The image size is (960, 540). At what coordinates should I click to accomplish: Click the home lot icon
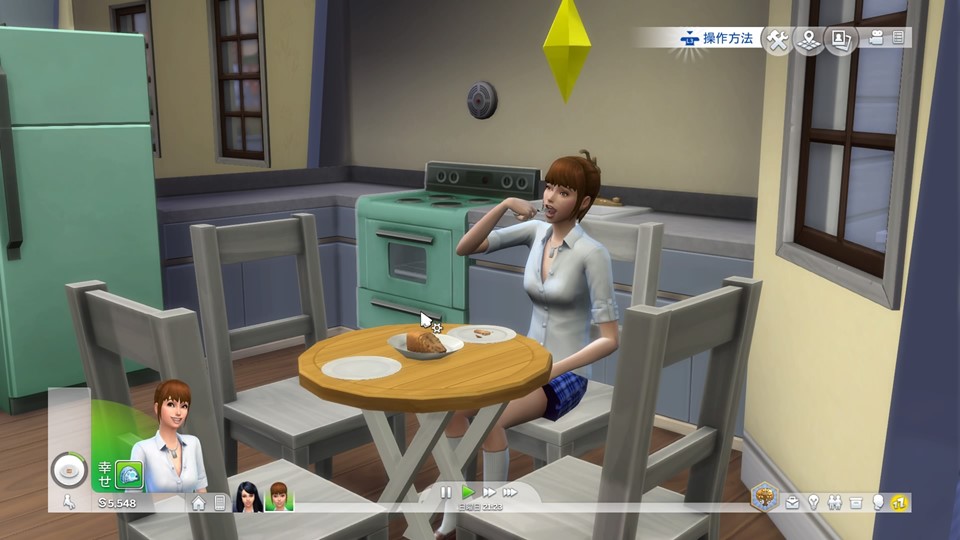pyautogui.click(x=198, y=503)
